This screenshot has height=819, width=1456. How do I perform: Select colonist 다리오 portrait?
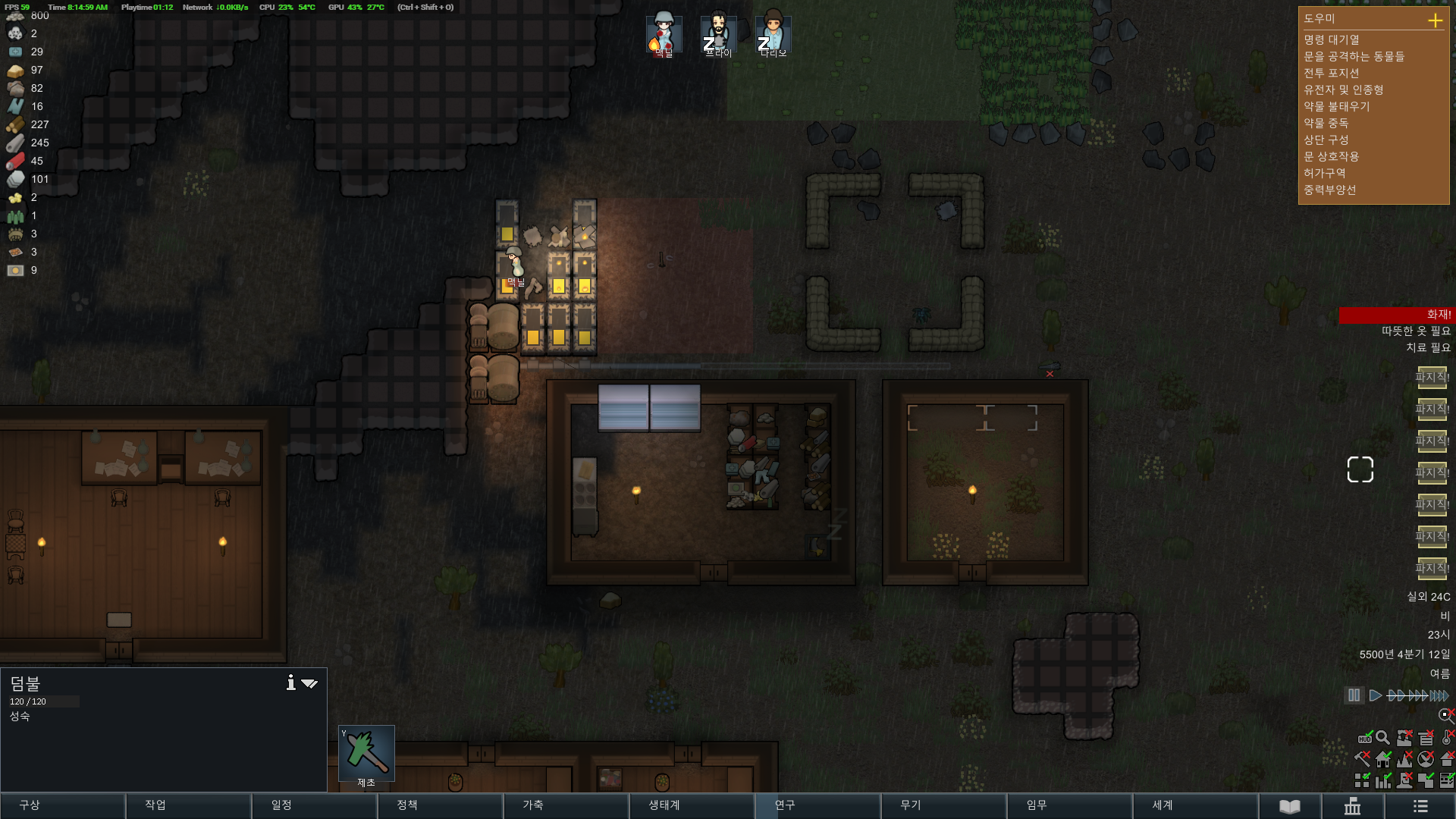773,34
